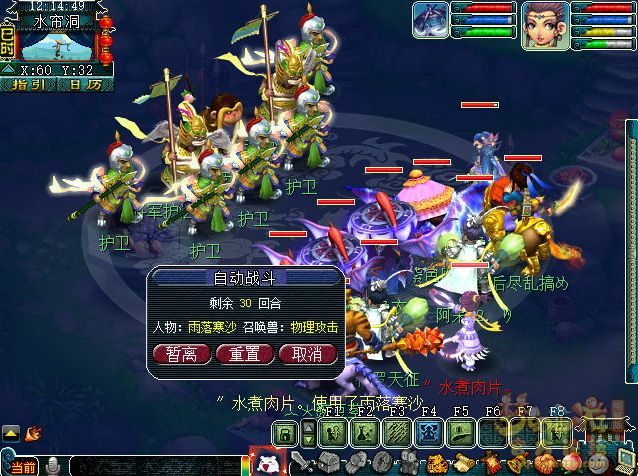The height and width of the screenshot is (476, 638).
Task: Cancel auto-battle with the 取消 button
Action: click(307, 353)
